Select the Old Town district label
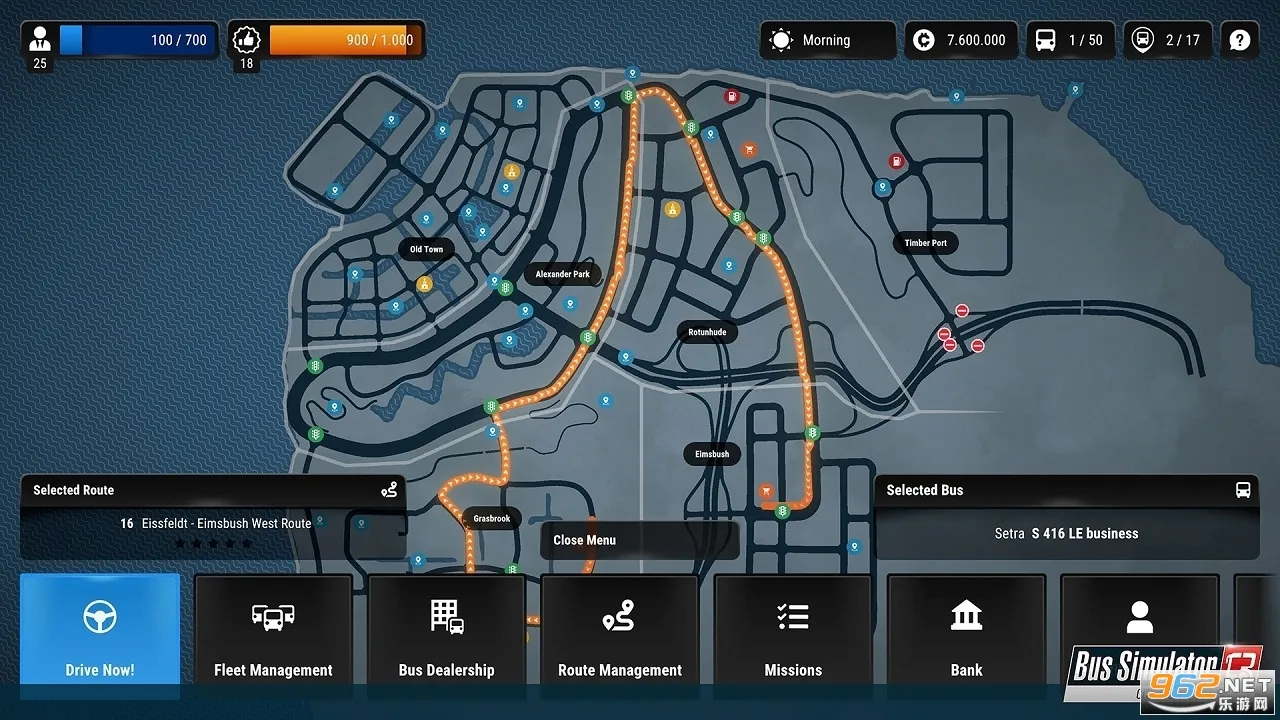 pos(426,249)
